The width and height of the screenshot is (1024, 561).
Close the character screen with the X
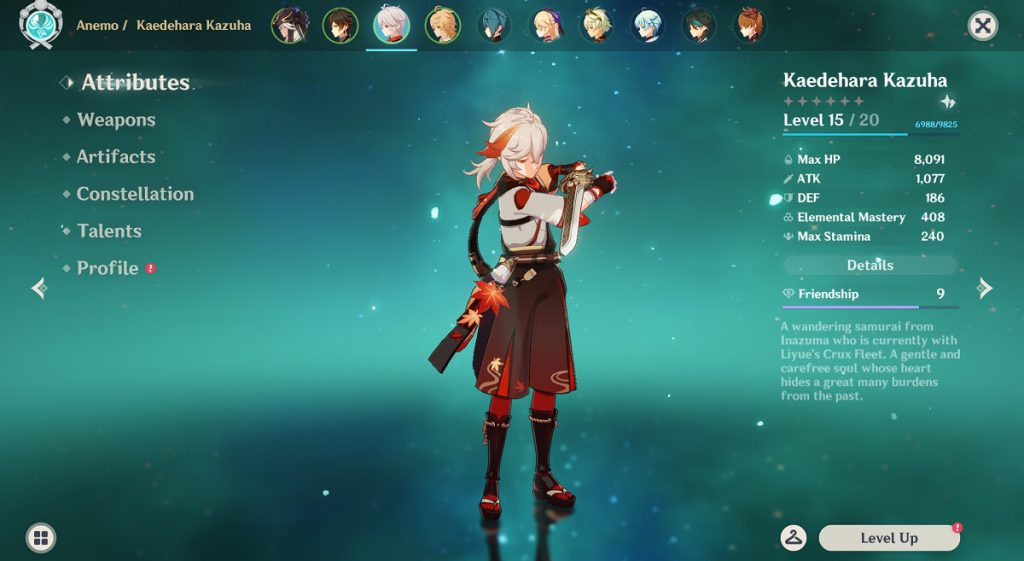[983, 26]
